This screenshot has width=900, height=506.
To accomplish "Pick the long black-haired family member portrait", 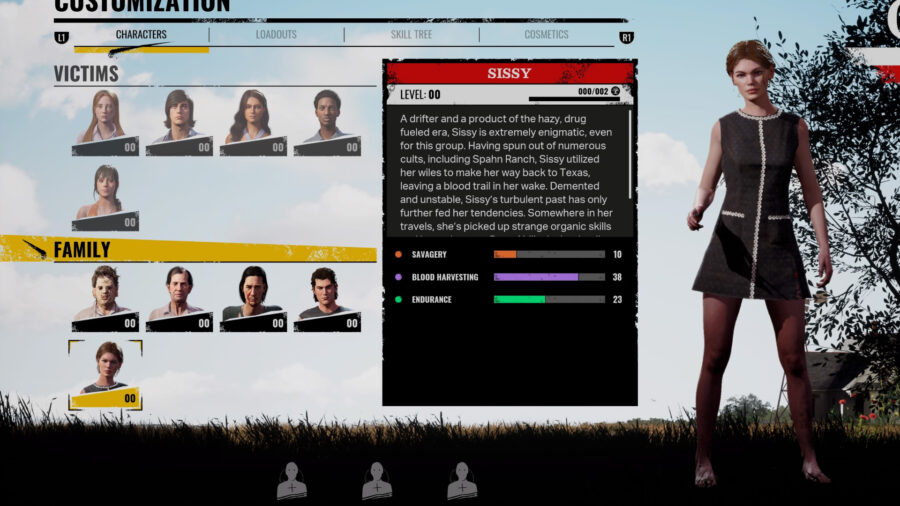I will [253, 298].
